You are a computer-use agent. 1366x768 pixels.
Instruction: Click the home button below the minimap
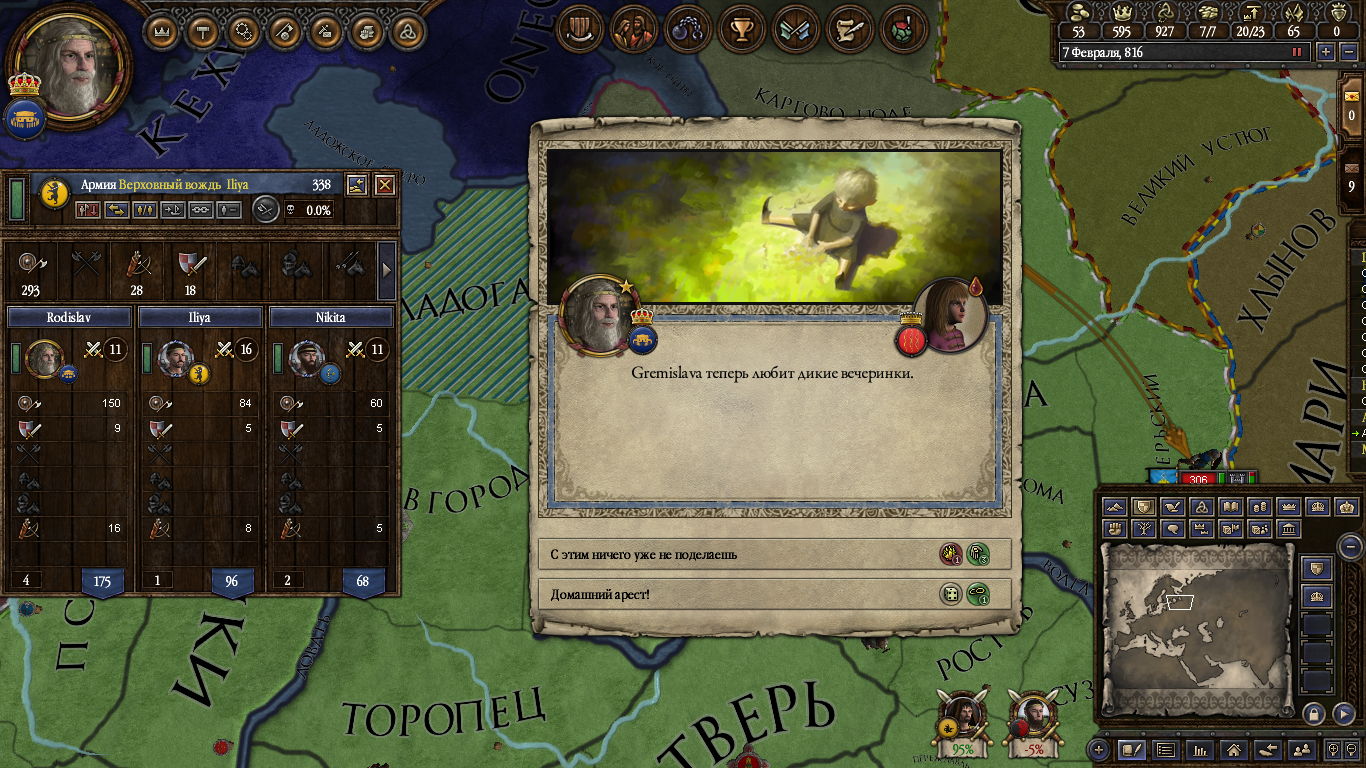(1235, 749)
